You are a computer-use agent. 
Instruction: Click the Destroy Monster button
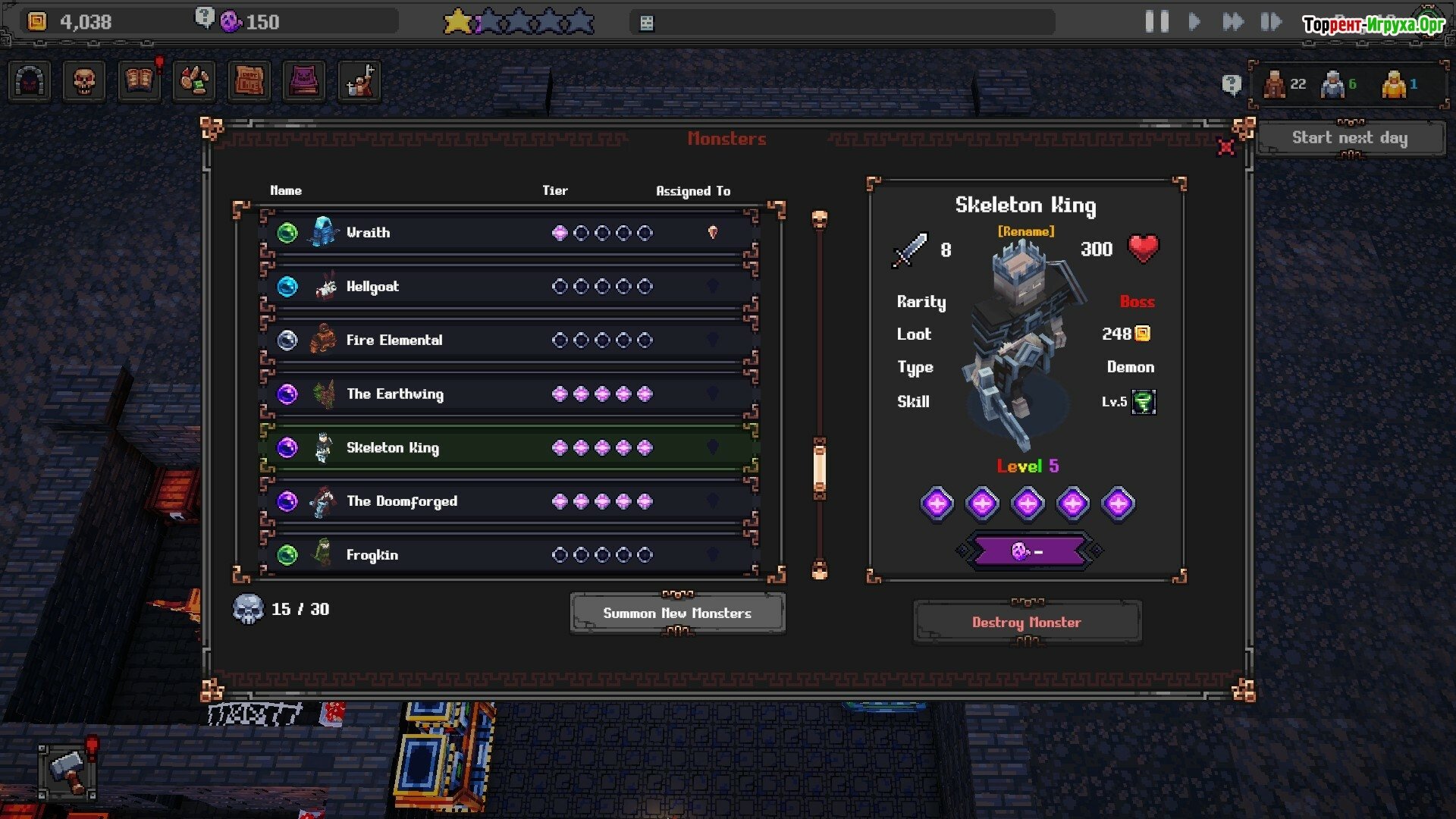point(1027,623)
